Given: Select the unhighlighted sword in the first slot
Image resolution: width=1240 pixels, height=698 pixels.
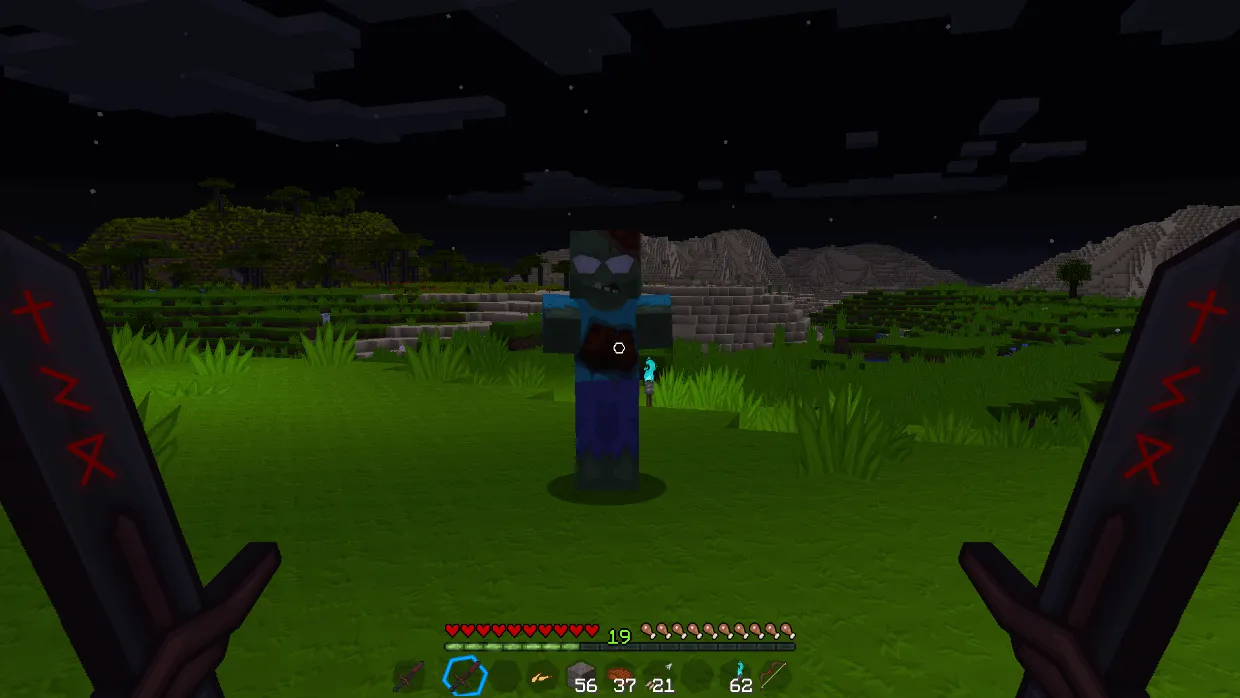Looking at the screenshot, I should pos(408,677).
